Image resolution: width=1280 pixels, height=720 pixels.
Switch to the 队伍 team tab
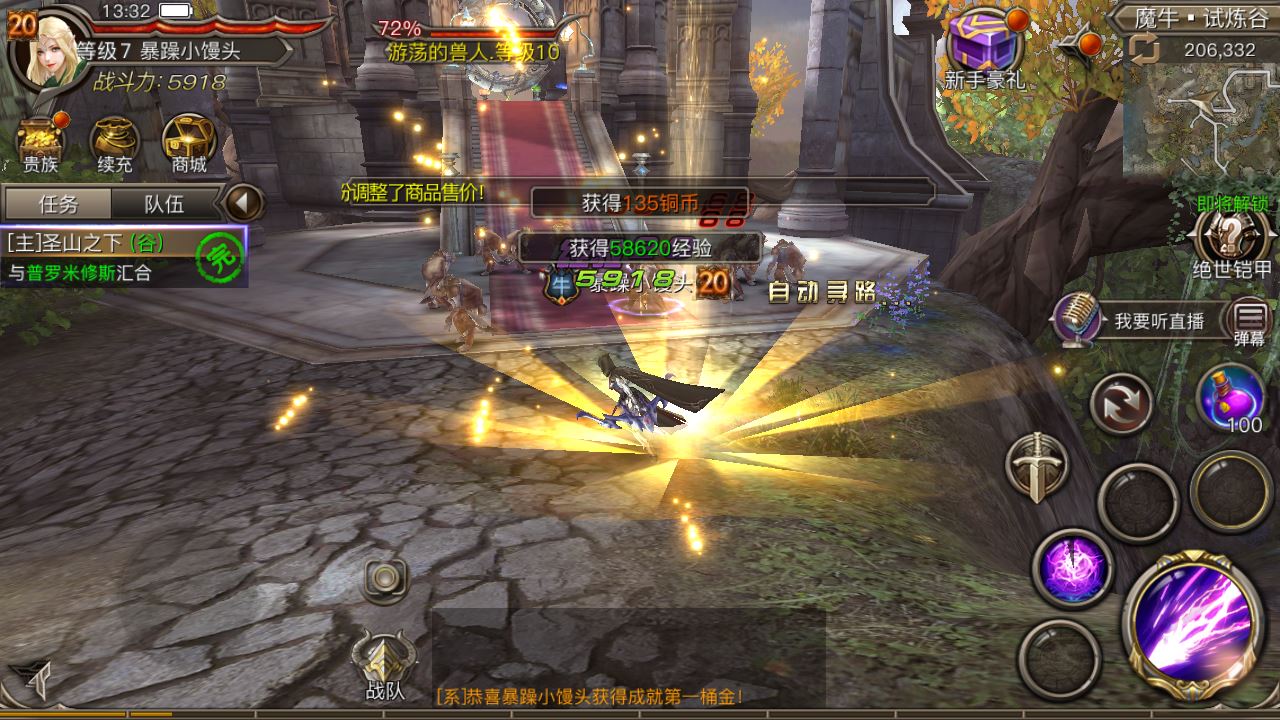tap(164, 204)
